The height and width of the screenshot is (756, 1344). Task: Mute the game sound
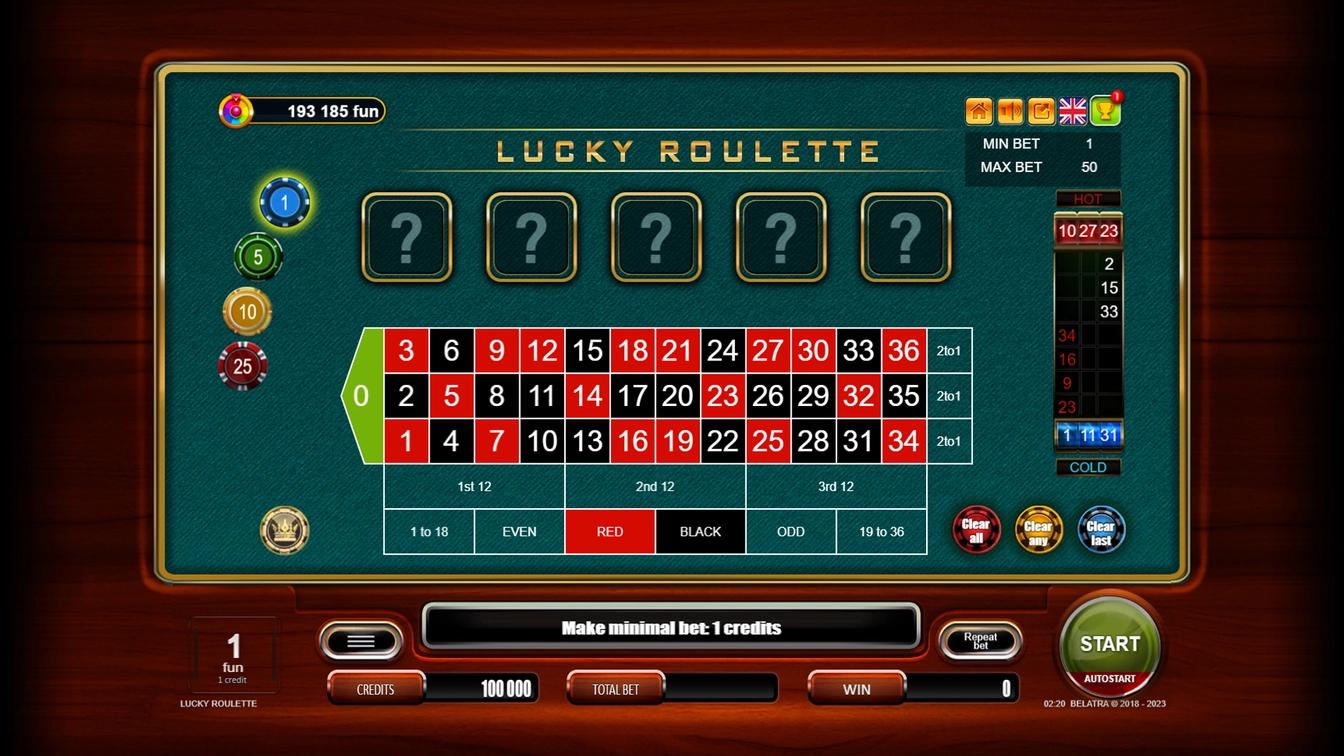[1009, 111]
